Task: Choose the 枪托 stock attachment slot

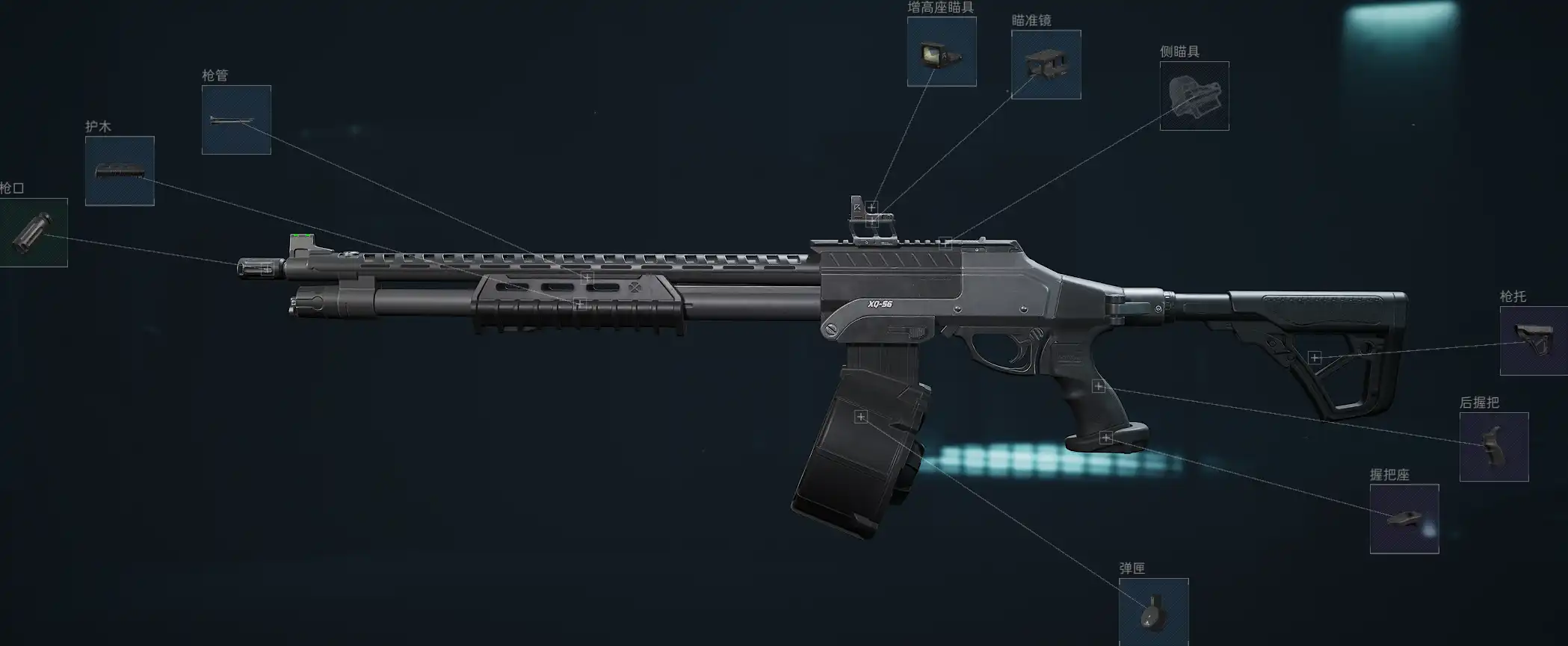Action: pos(1534,341)
